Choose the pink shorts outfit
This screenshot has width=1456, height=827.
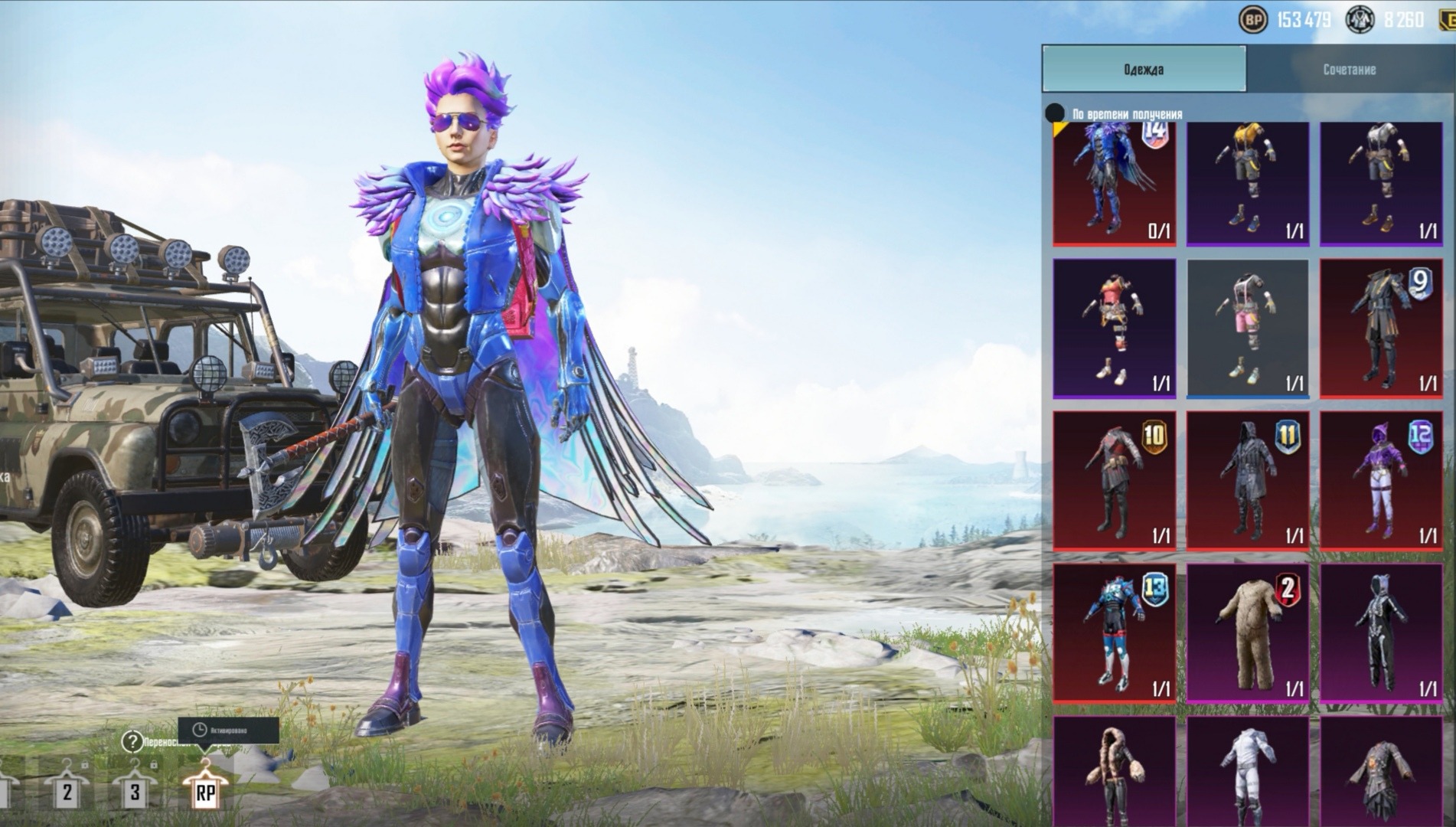click(1247, 328)
